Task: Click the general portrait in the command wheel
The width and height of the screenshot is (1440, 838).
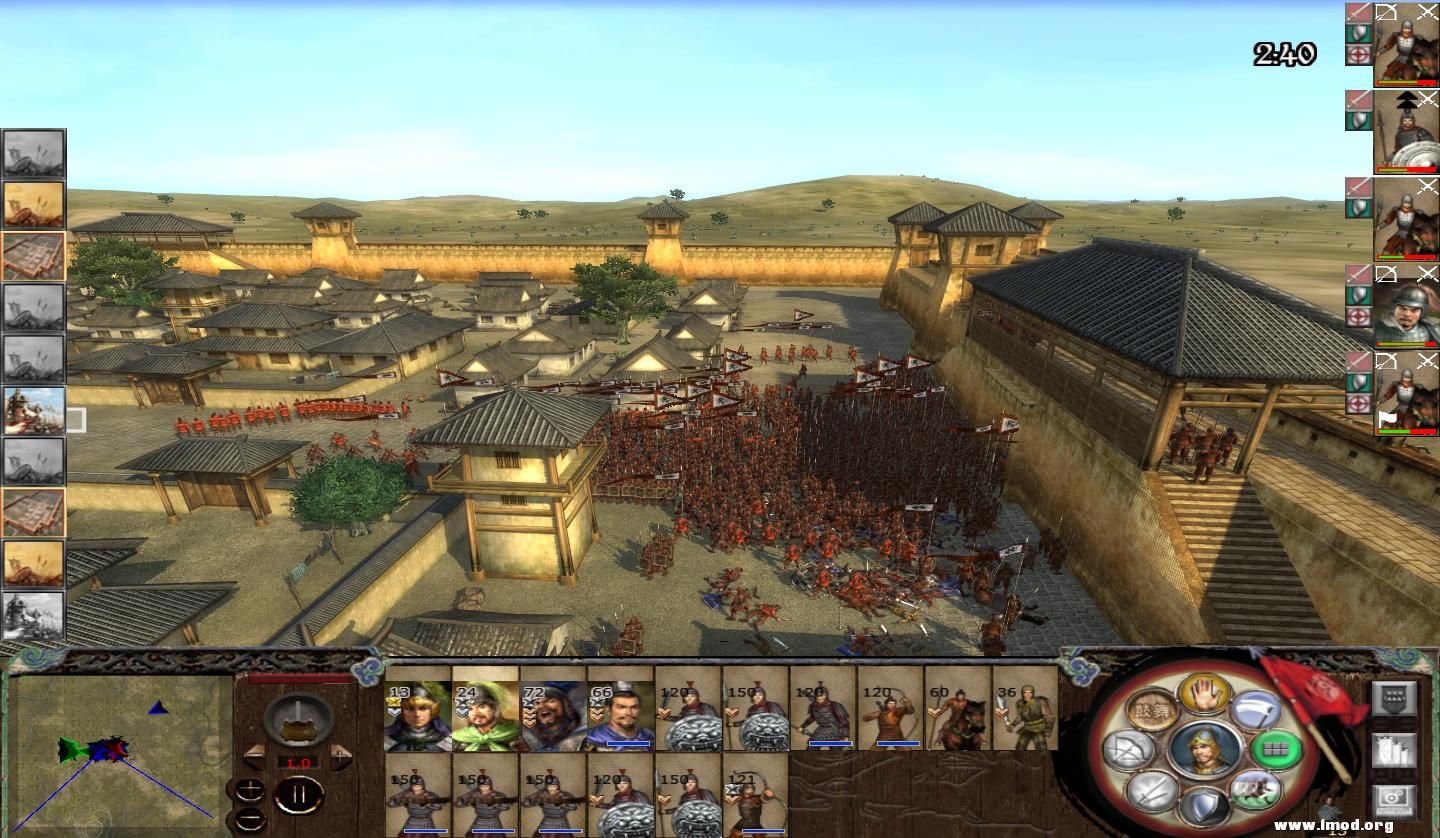Action: (x=1204, y=749)
